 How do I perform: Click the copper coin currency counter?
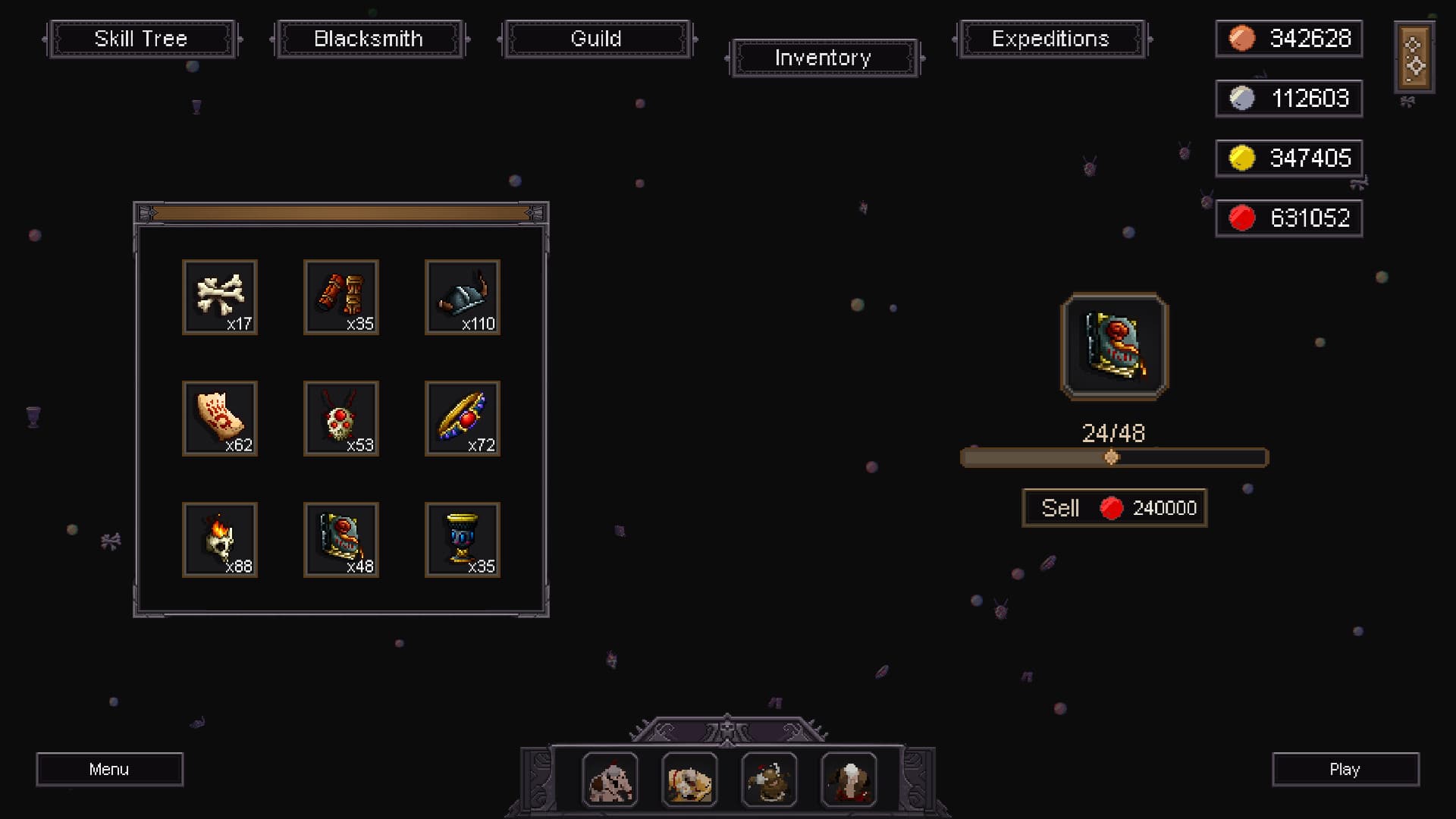1288,39
